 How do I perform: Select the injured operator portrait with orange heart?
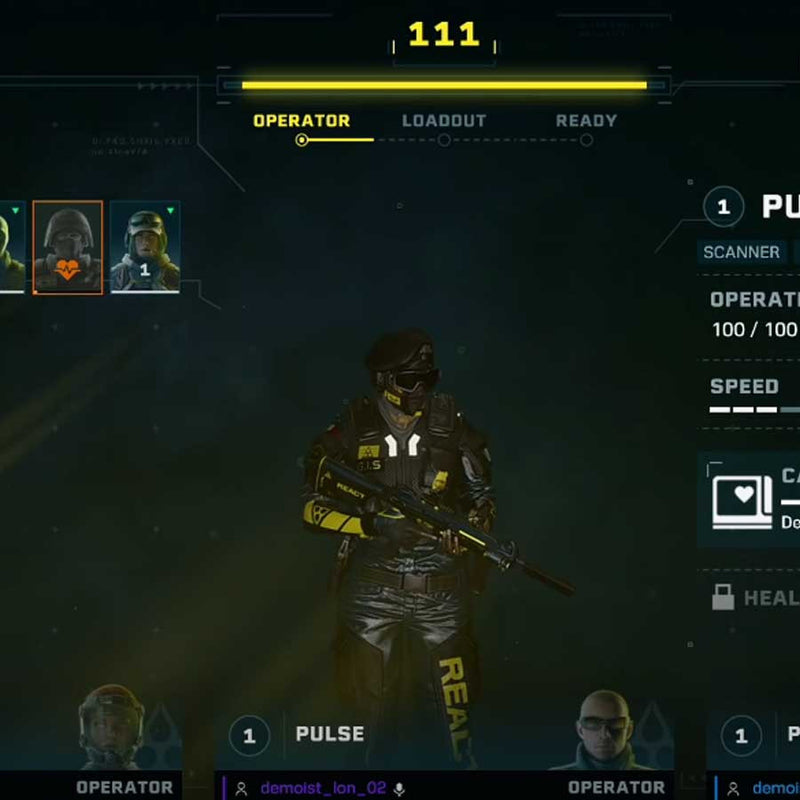68,247
